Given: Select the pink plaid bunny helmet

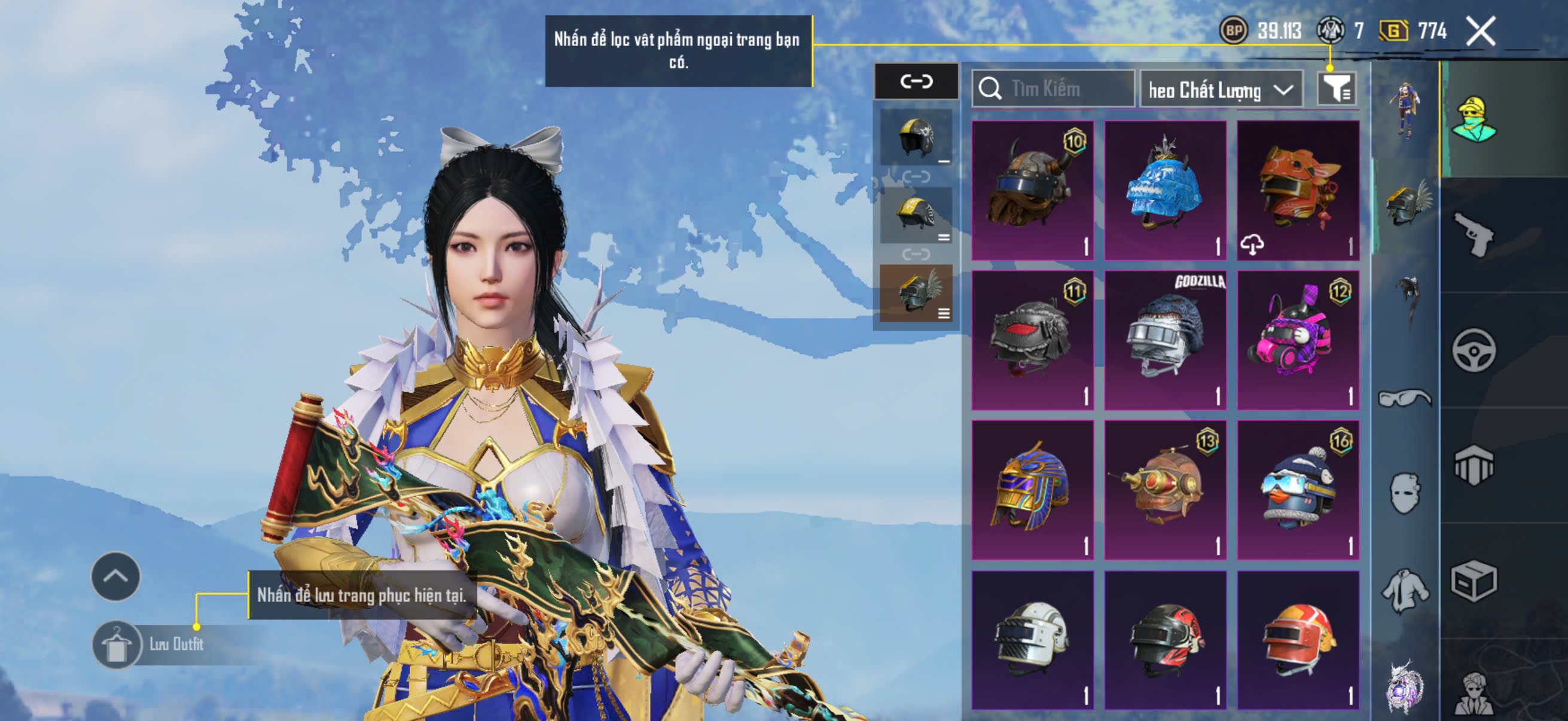Looking at the screenshot, I should pos(1298,340).
